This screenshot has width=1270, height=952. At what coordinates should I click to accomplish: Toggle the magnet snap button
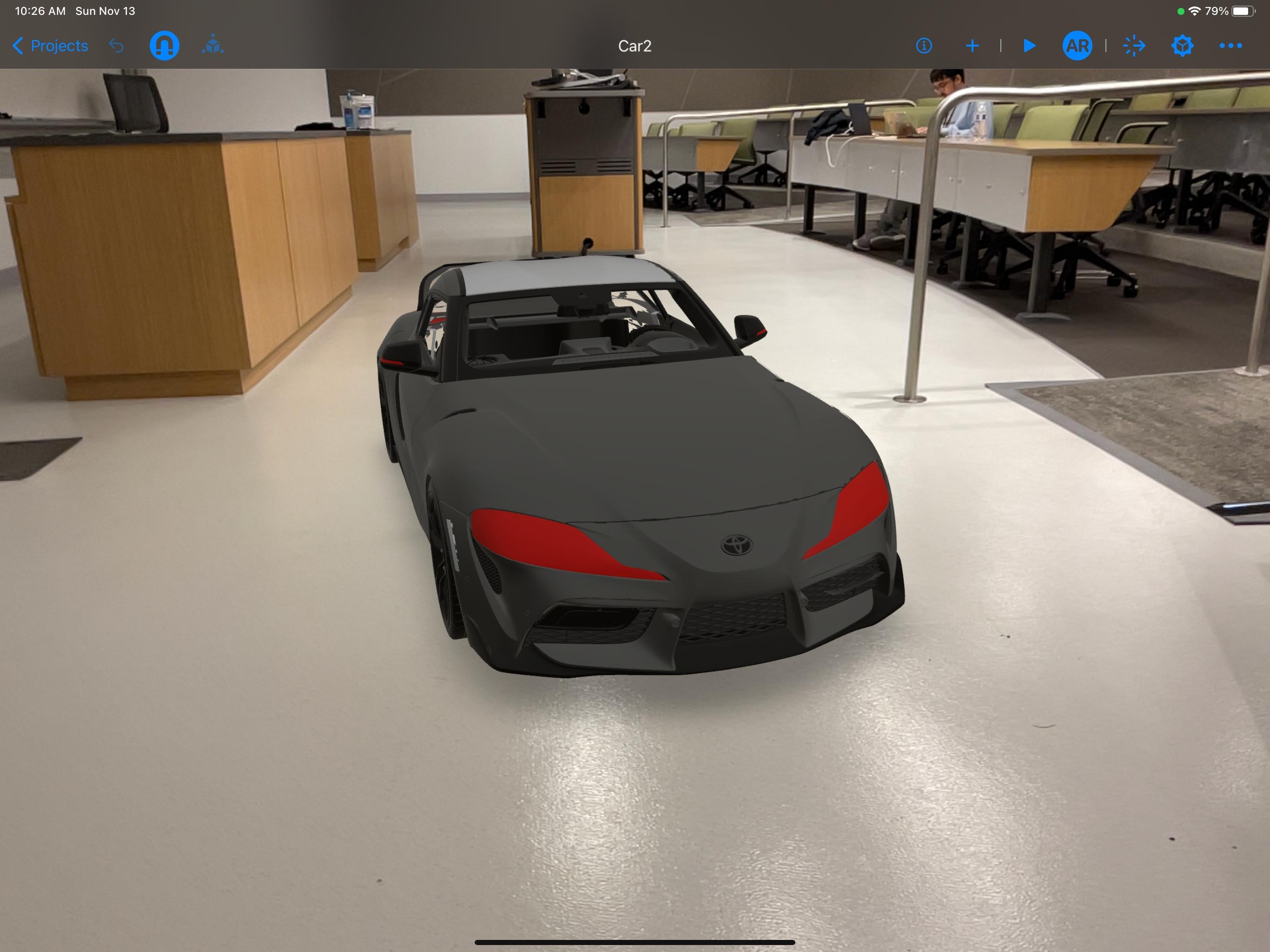(x=164, y=46)
